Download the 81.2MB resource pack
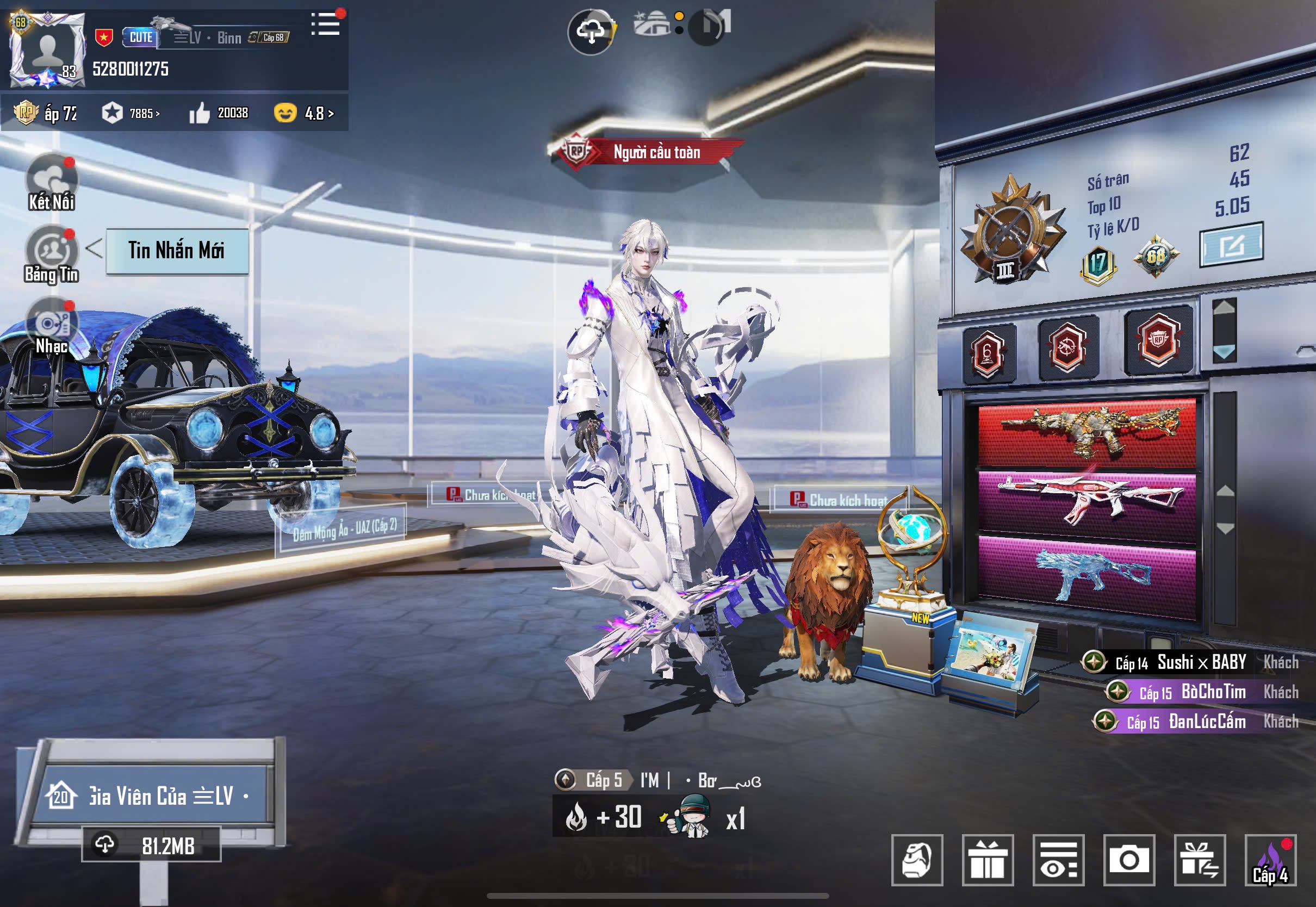Screen dimensions: 1316x907 point(151,846)
